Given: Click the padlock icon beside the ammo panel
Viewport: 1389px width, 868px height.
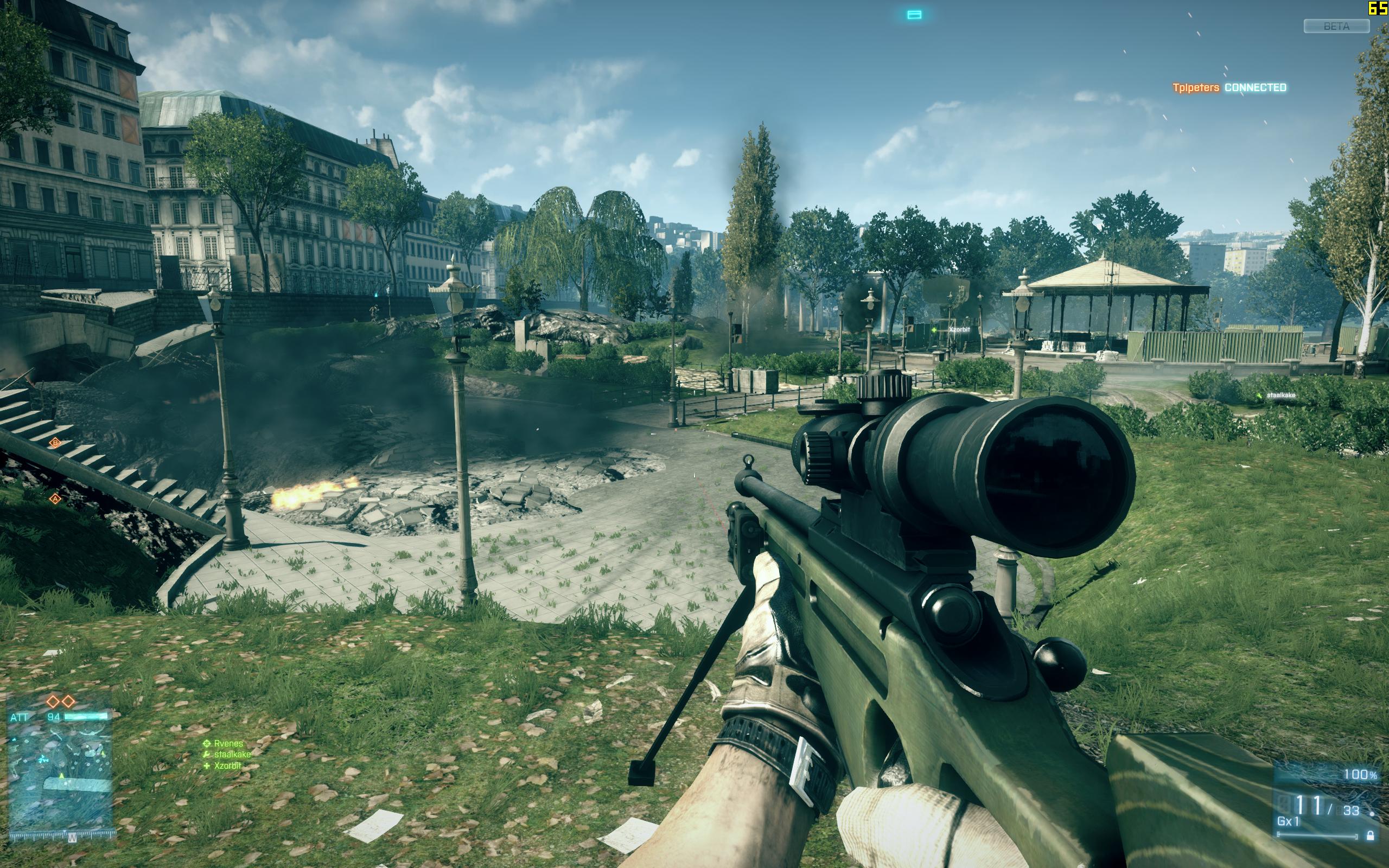Looking at the screenshot, I should (1370, 836).
